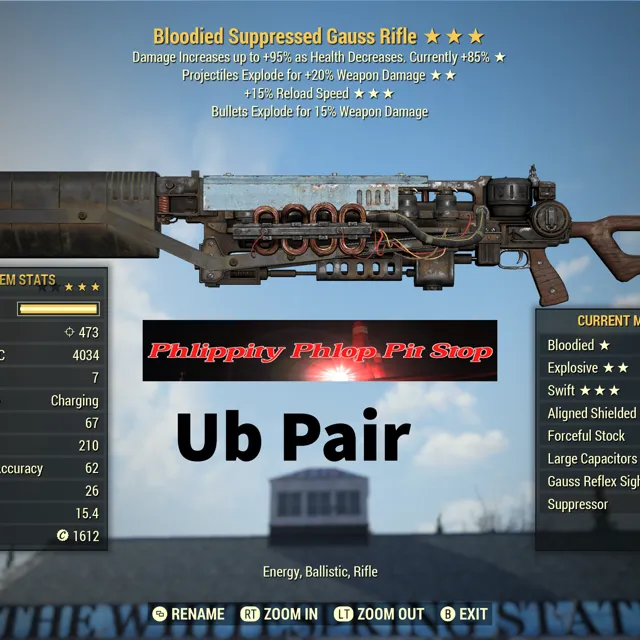Select the Large Capacitors mod
This screenshot has height=640, width=640.
pyautogui.click(x=592, y=459)
